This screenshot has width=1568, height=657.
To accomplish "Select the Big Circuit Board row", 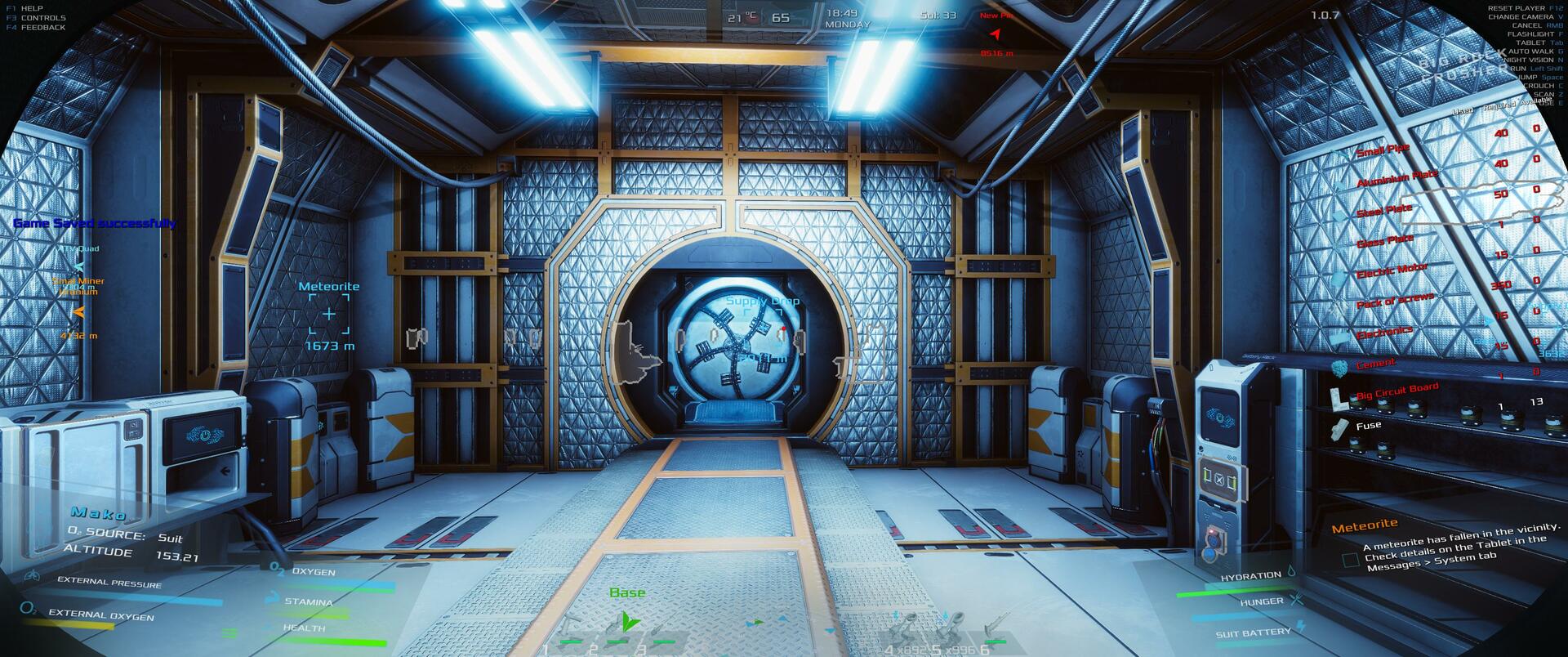I will 1396,391.
